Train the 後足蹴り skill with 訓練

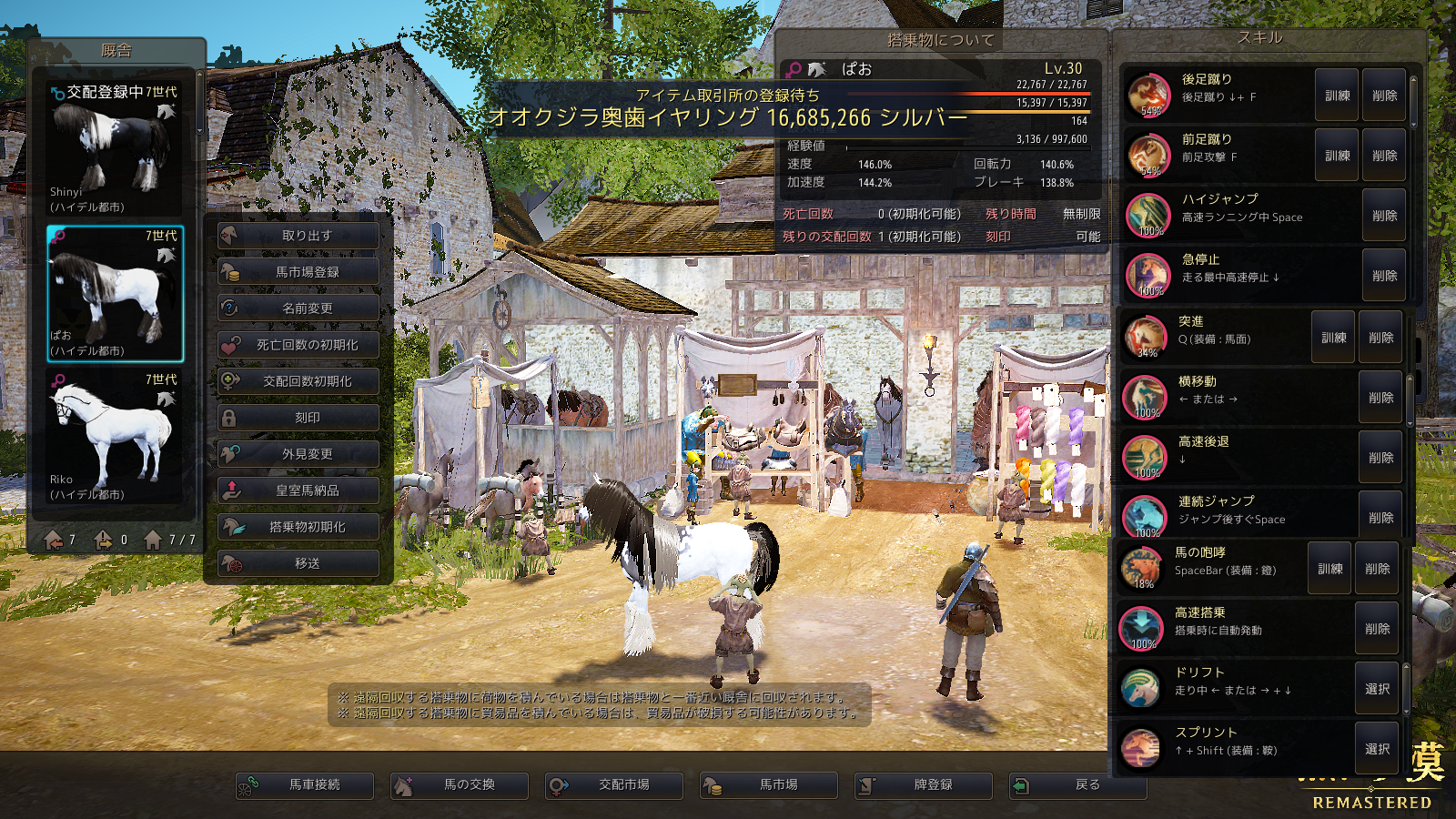[x=1337, y=96]
